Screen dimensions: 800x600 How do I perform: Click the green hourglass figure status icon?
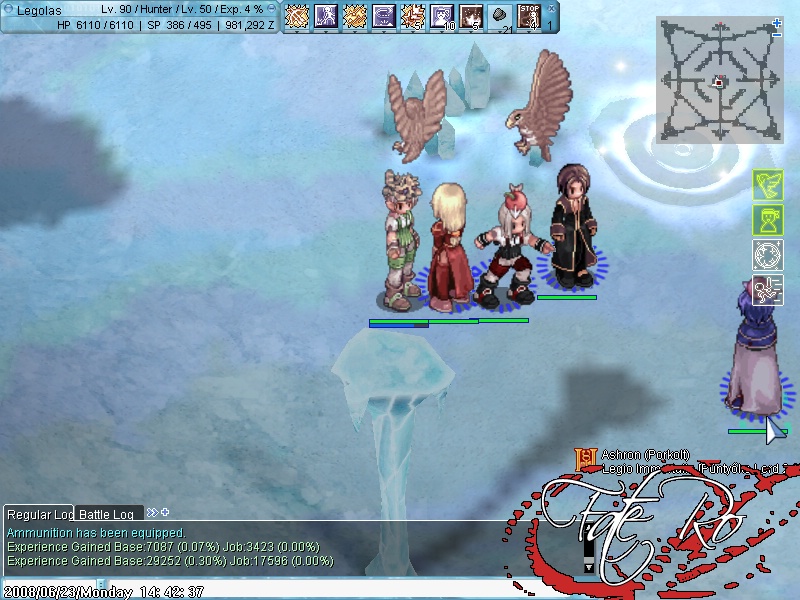tap(767, 219)
